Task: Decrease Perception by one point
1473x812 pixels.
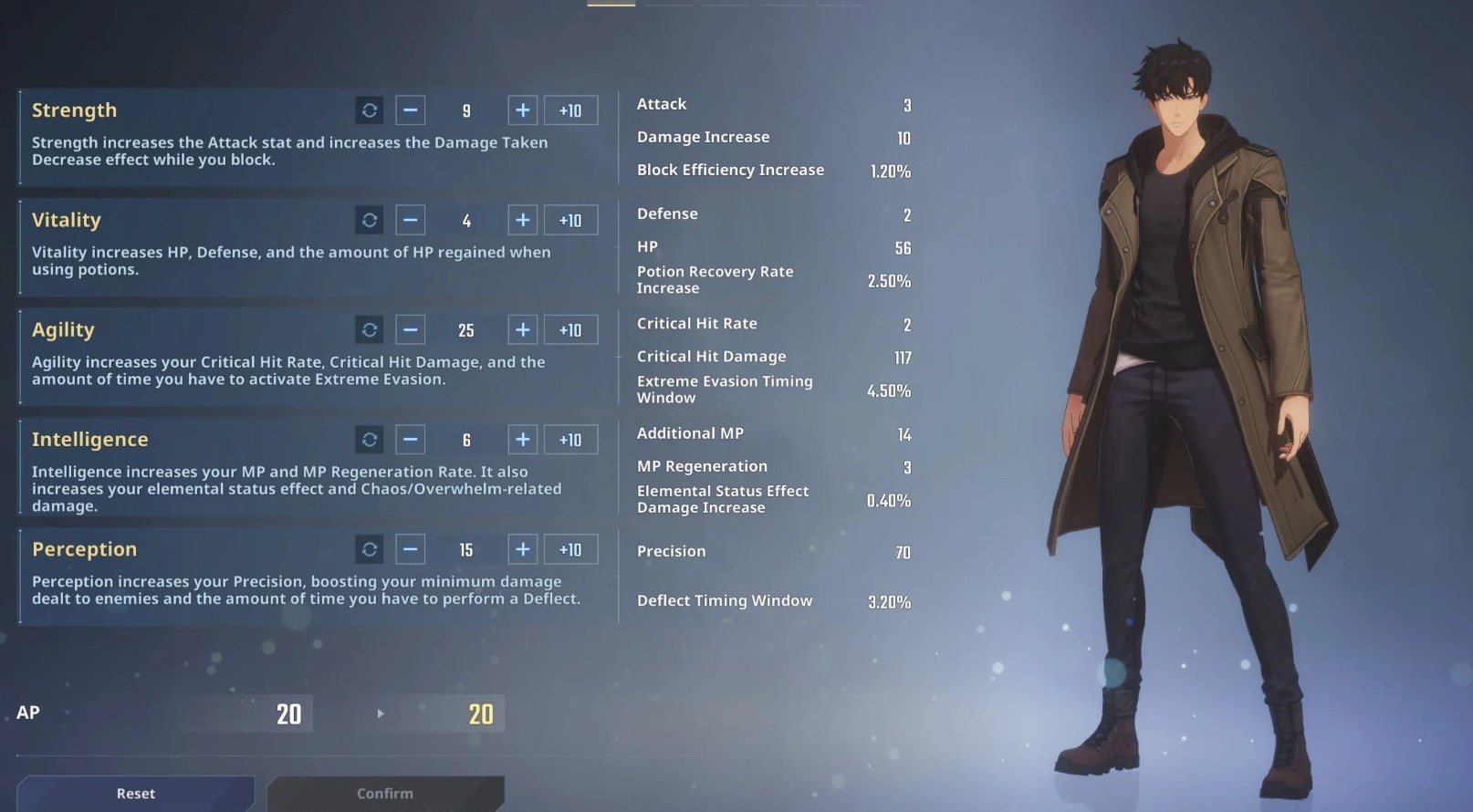Action: coord(411,549)
